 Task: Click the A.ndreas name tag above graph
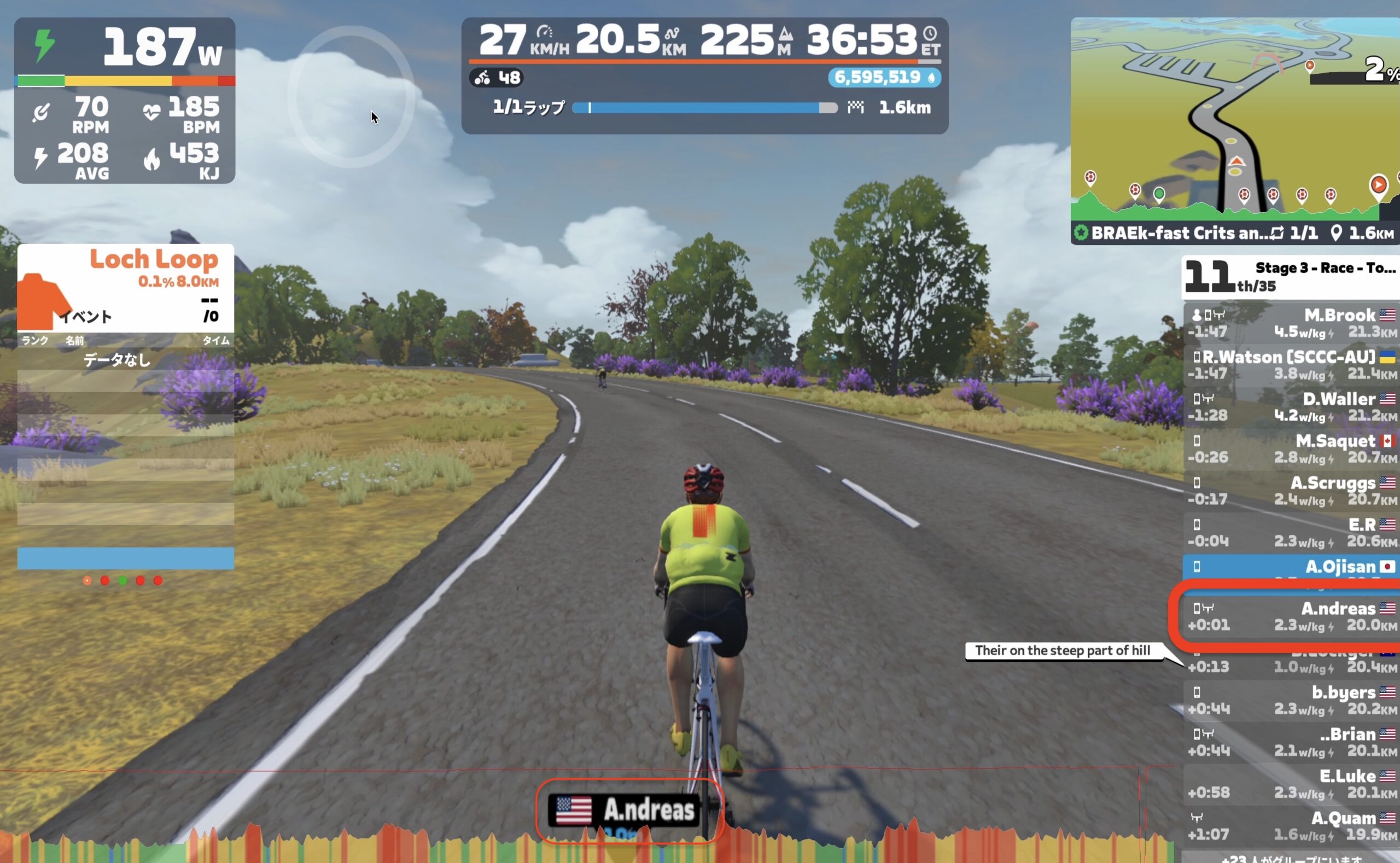click(628, 810)
